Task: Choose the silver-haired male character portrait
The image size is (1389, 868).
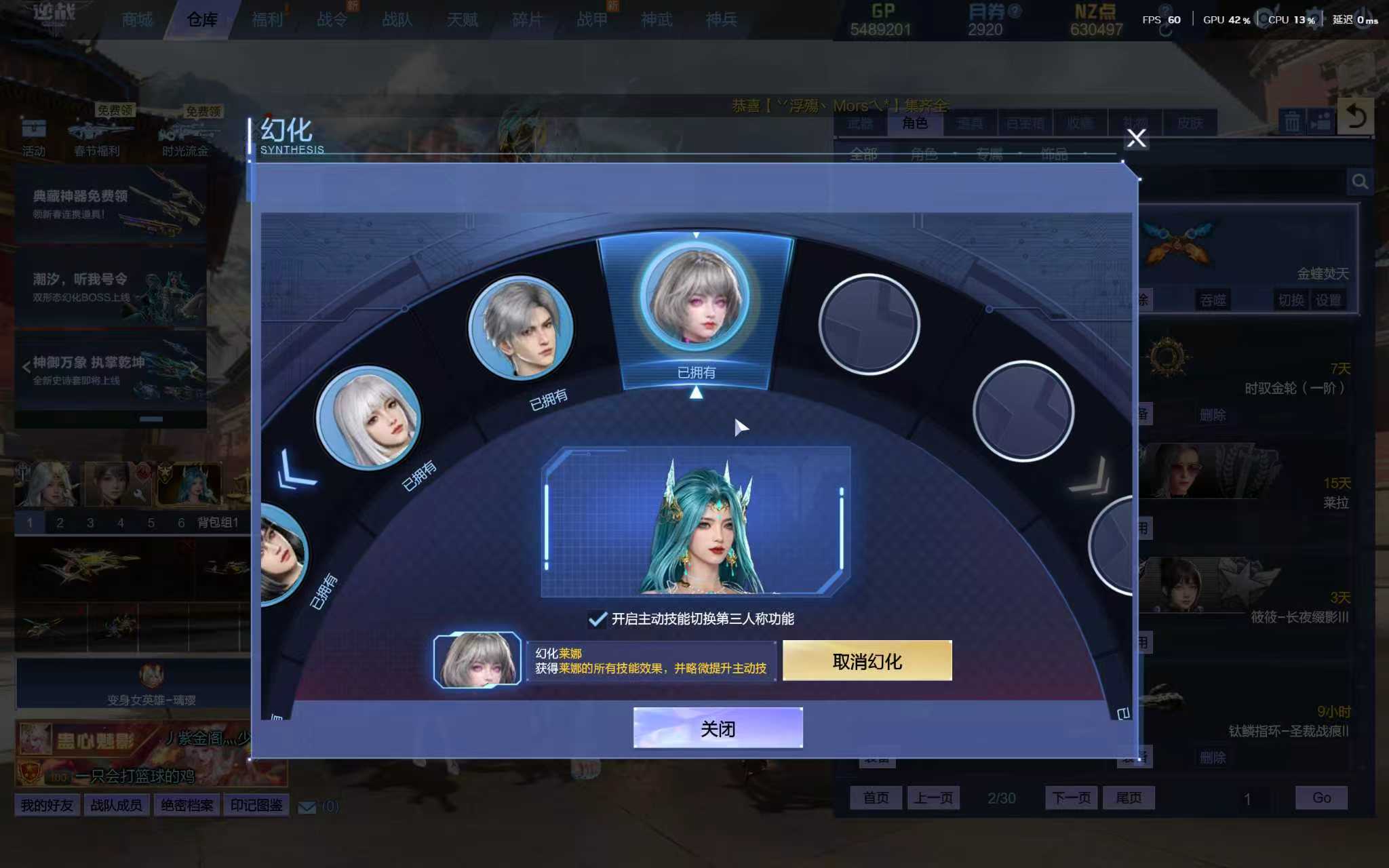Action: pyautogui.click(x=521, y=328)
